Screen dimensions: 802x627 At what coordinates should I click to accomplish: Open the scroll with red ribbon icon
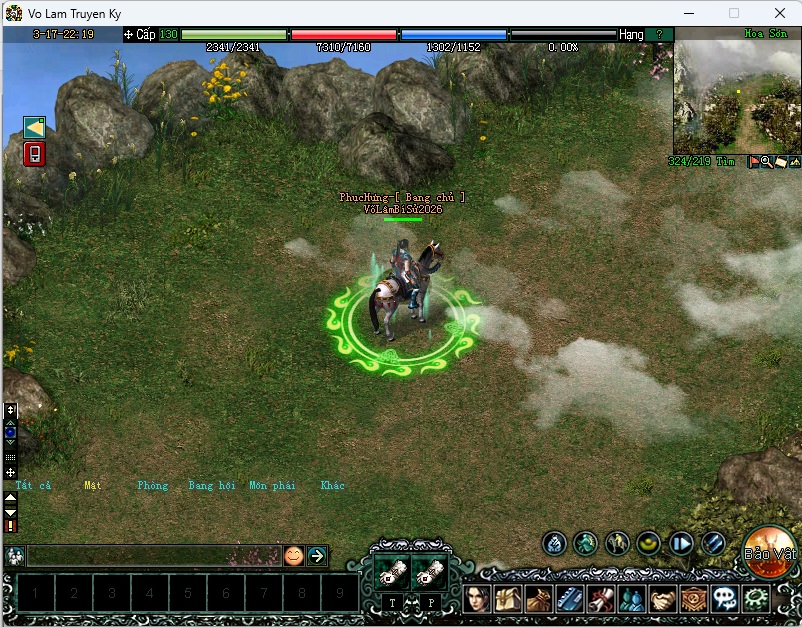(600, 598)
